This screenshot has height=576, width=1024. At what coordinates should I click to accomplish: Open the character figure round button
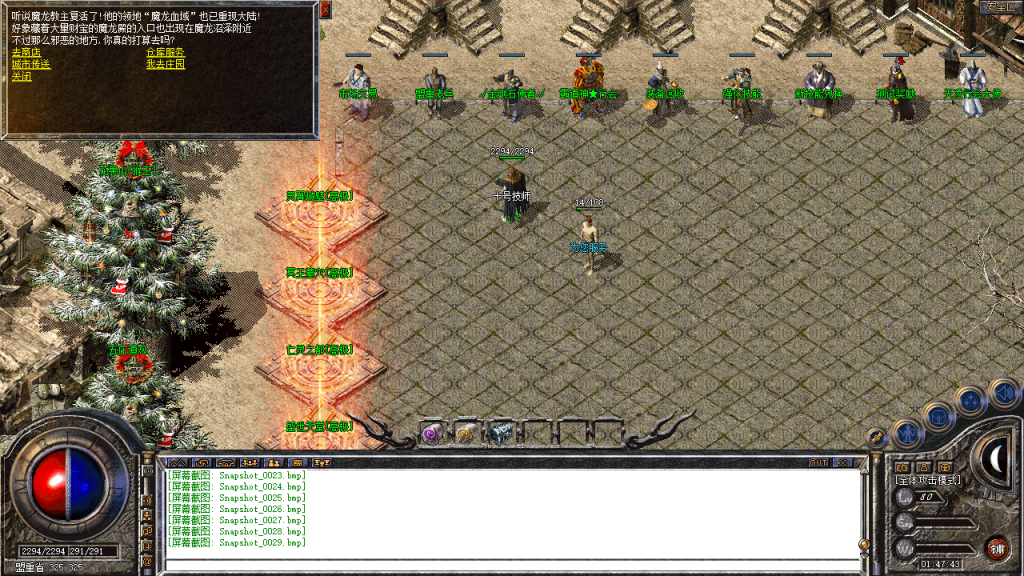tap(907, 432)
